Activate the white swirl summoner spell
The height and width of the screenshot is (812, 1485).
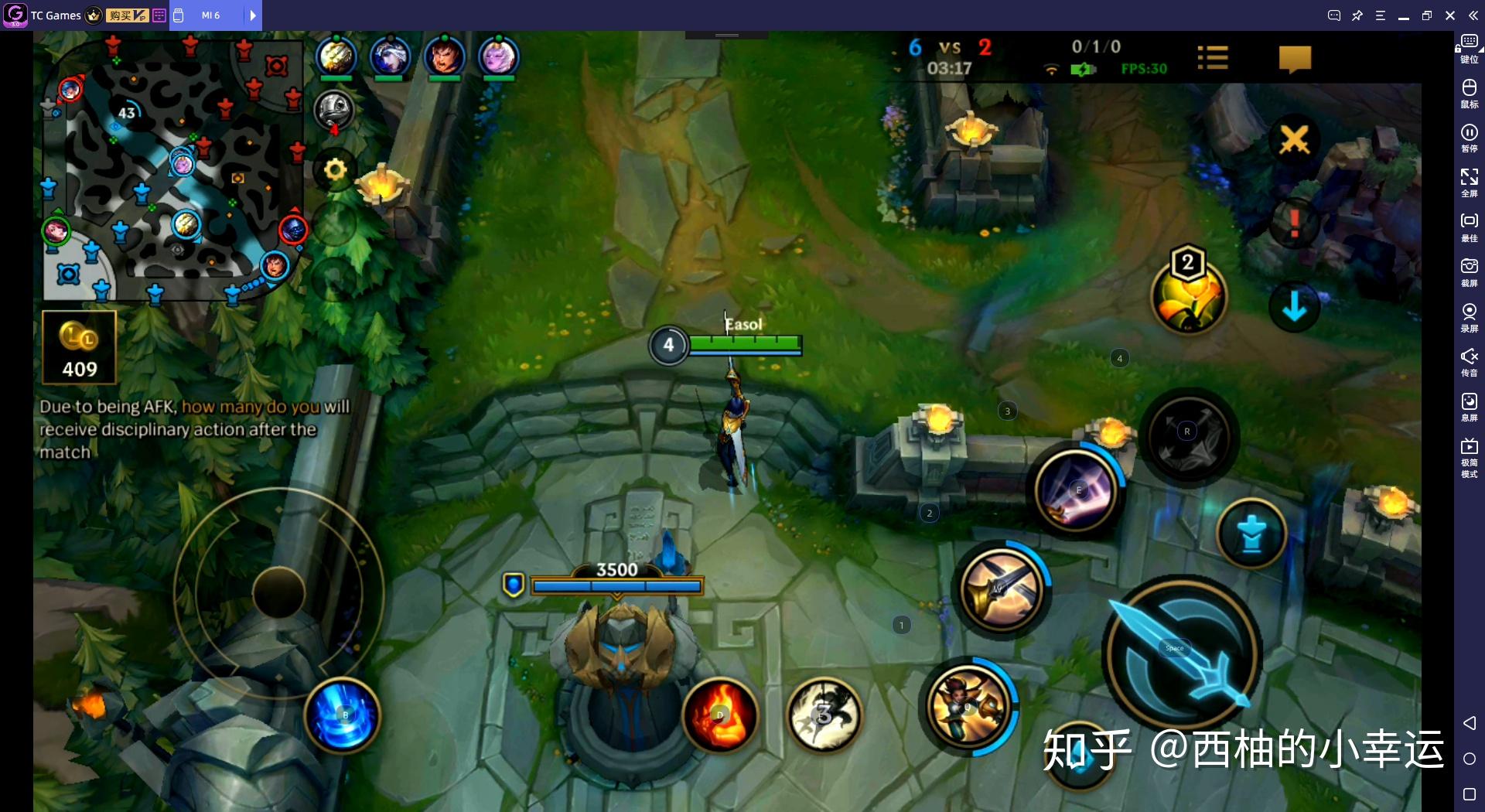(824, 715)
